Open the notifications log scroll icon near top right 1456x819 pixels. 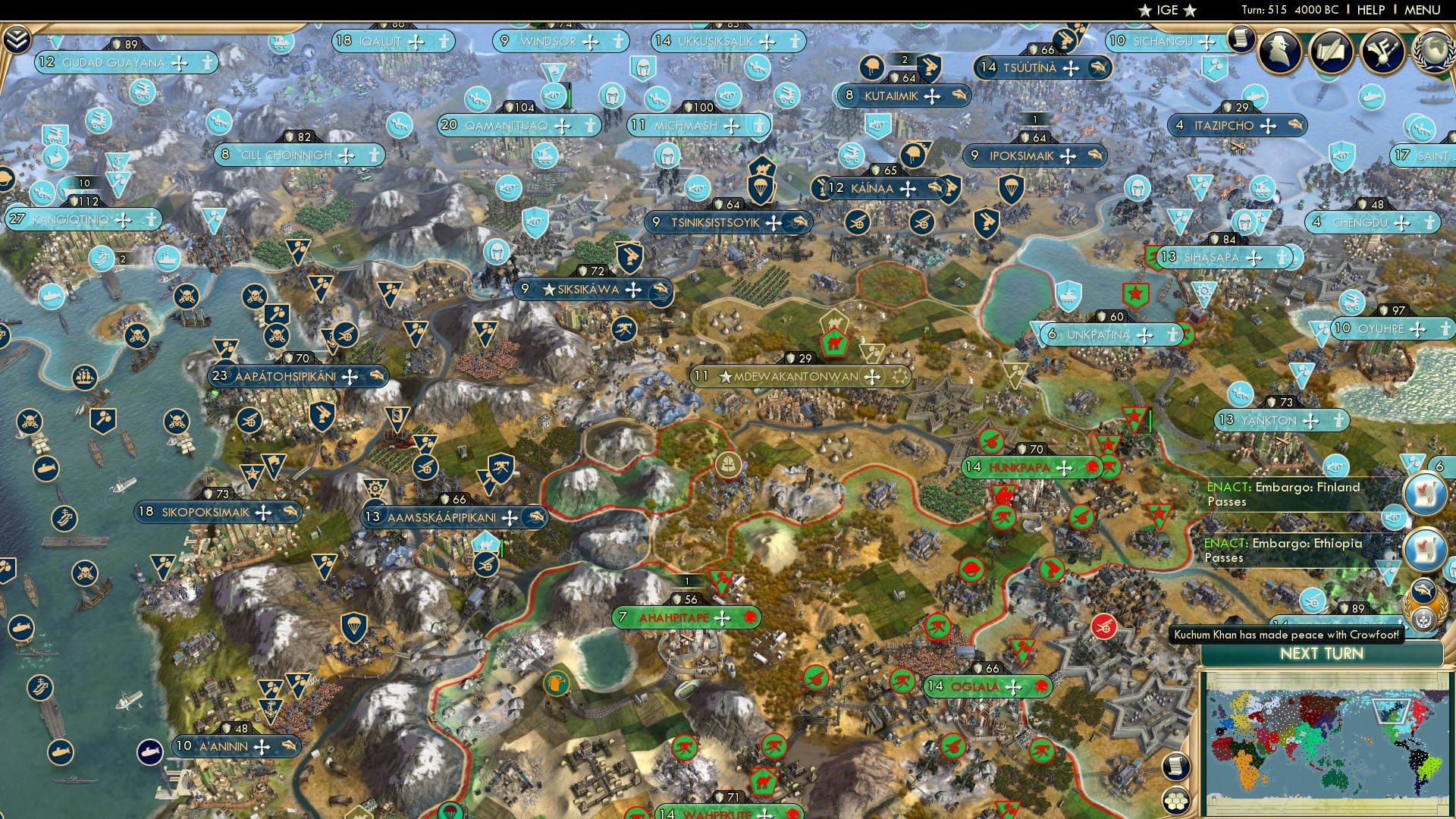[1241, 39]
